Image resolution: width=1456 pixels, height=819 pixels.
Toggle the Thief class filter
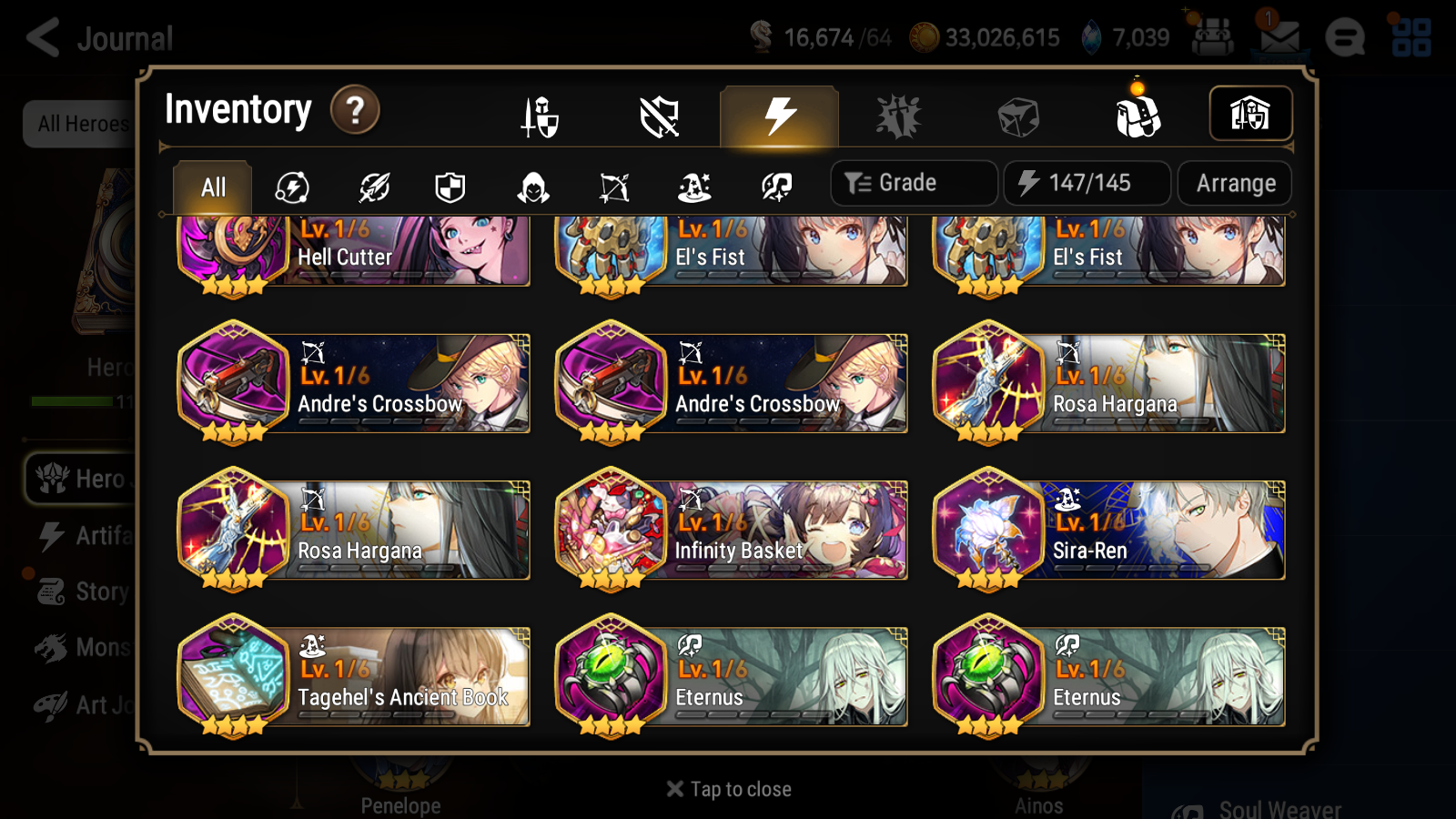point(531,187)
